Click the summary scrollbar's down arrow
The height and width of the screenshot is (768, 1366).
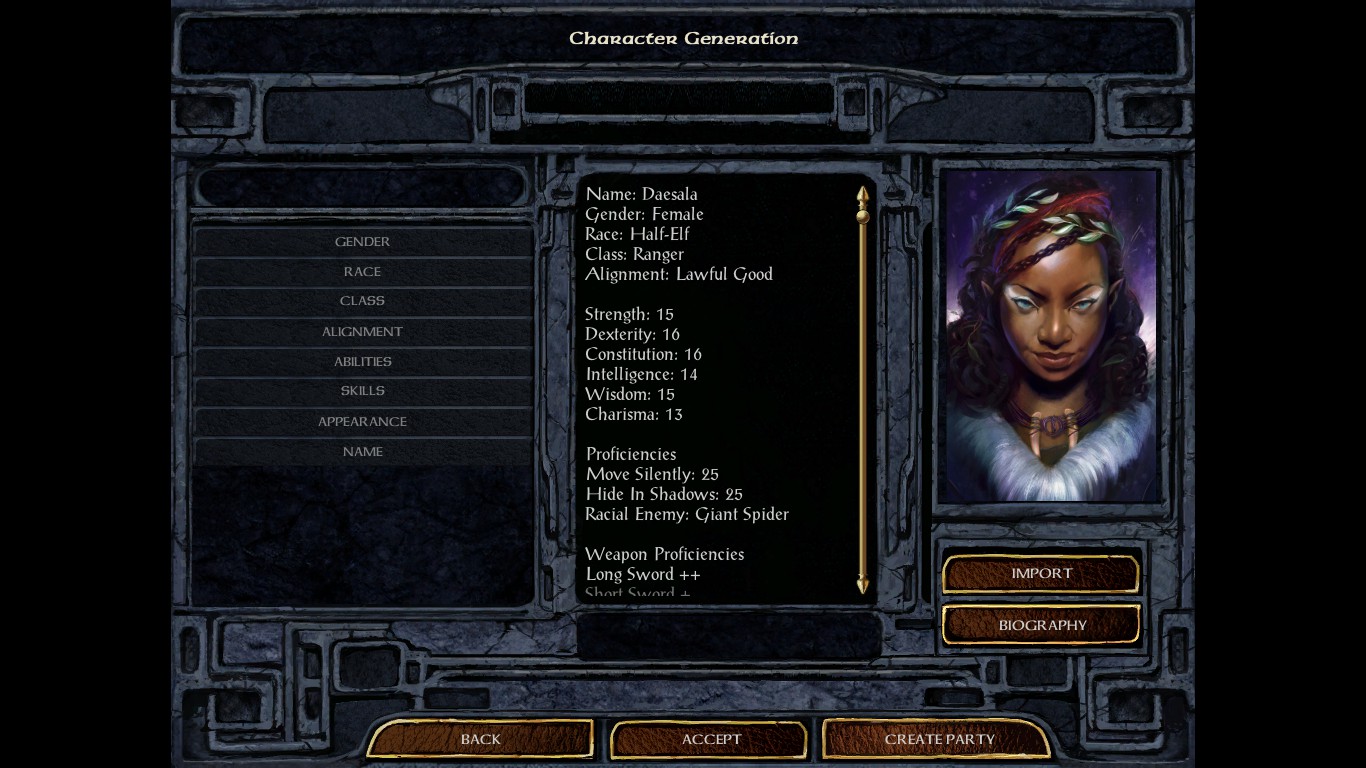(862, 586)
